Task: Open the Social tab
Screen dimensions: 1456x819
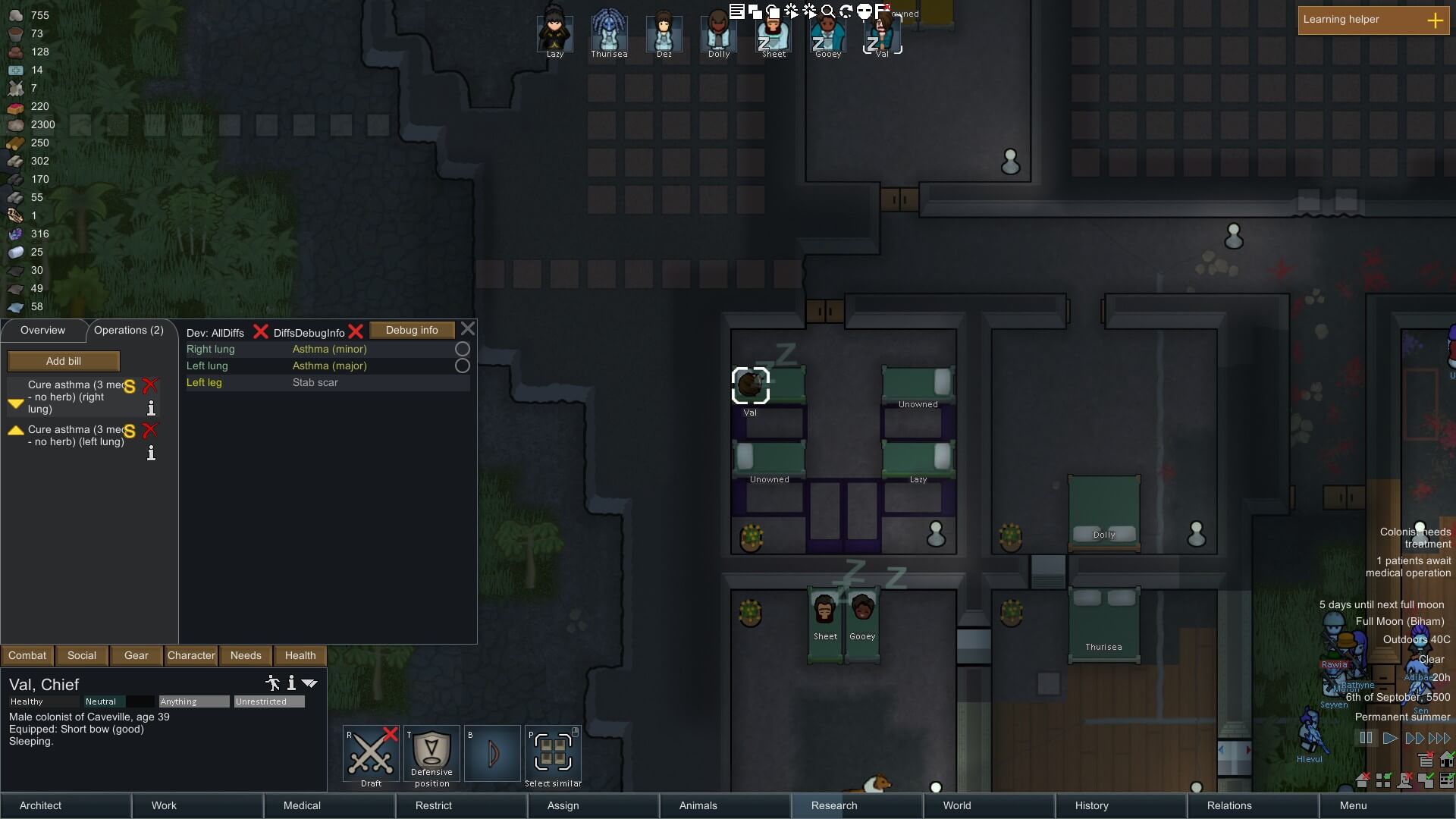Action: [x=82, y=655]
